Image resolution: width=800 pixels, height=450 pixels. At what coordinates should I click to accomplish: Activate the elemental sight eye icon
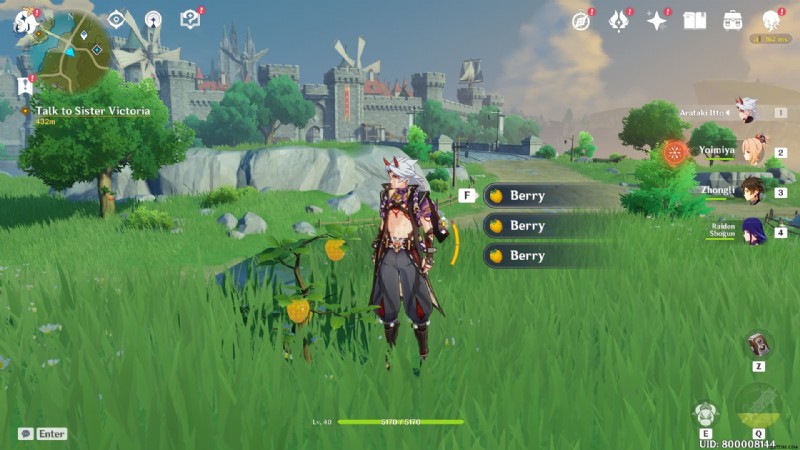point(116,19)
